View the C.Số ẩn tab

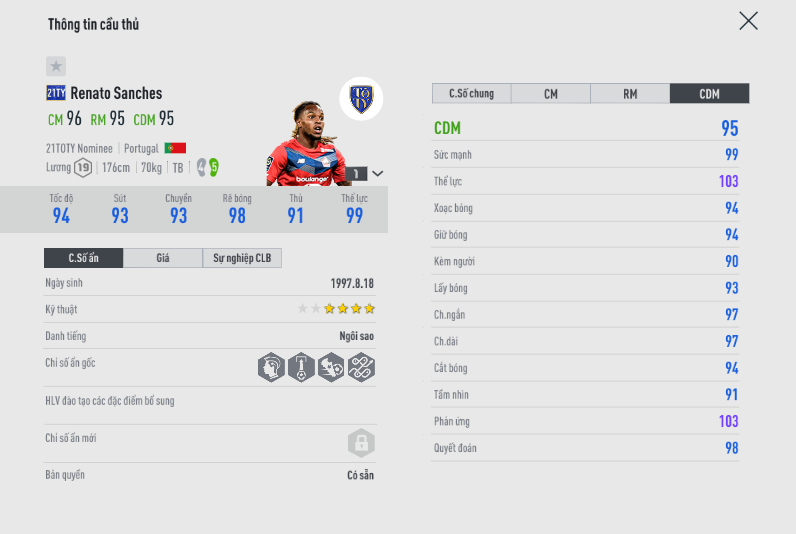coord(84,258)
